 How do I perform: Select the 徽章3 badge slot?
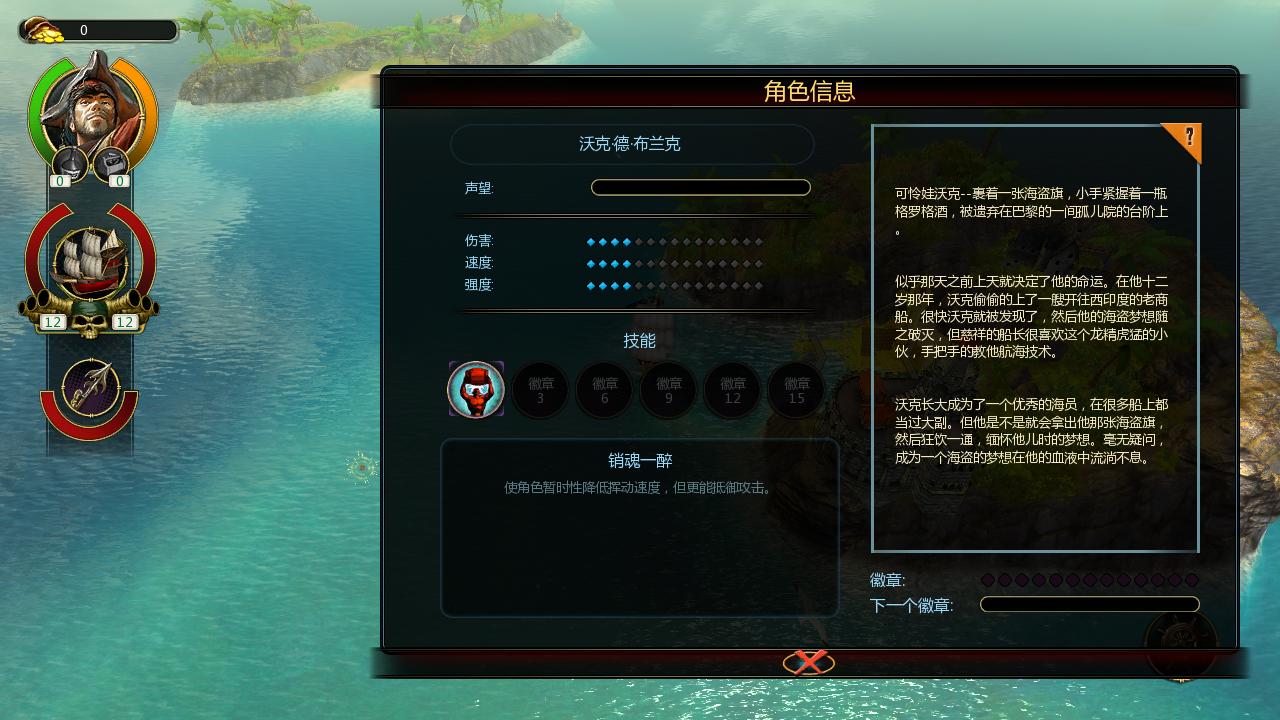[539, 390]
